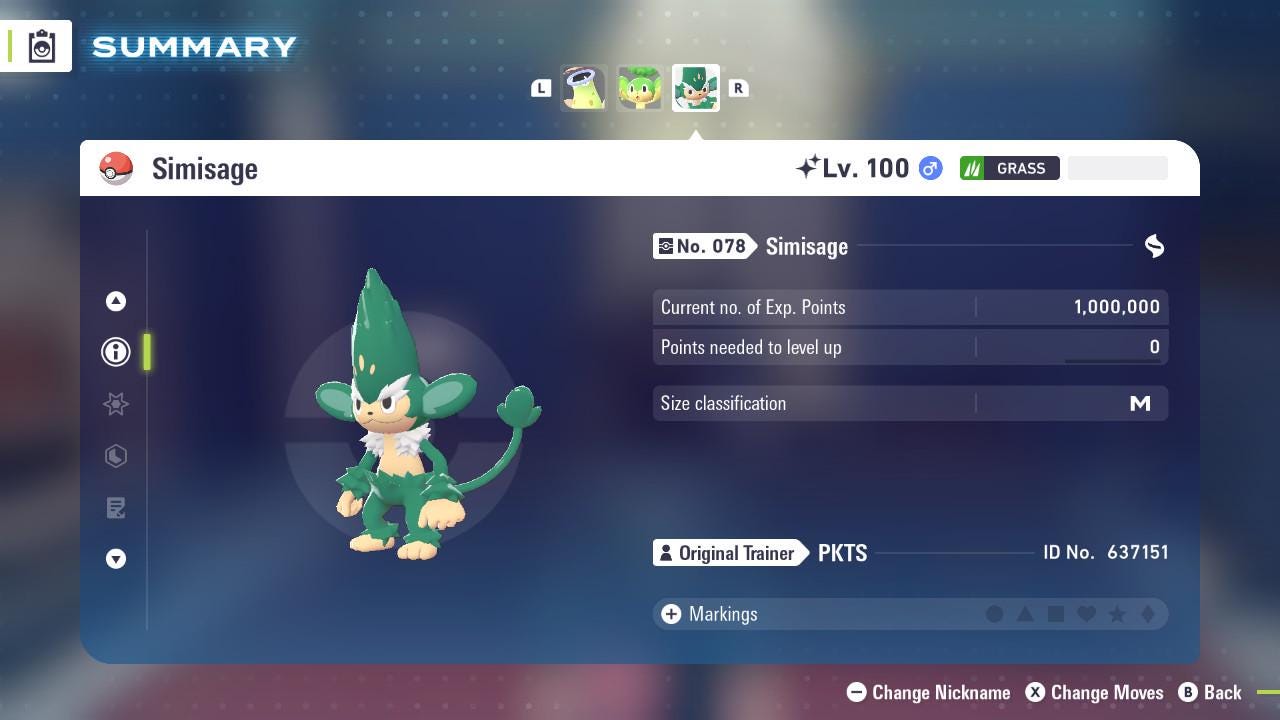This screenshot has height=720, width=1280.
Task: Open the Pokémon info summary page
Action: click(116, 352)
